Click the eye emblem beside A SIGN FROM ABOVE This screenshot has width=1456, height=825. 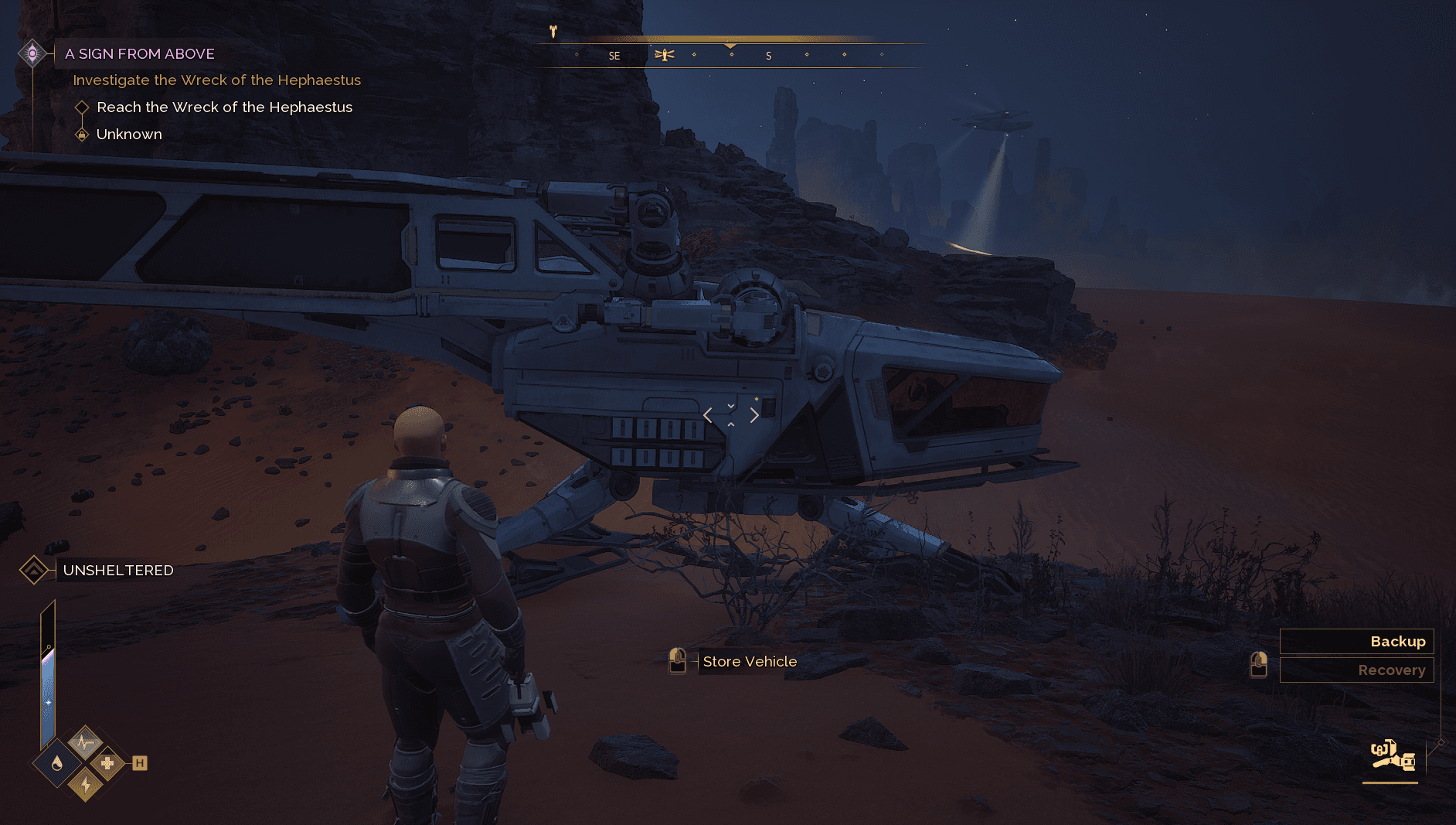coord(32,53)
